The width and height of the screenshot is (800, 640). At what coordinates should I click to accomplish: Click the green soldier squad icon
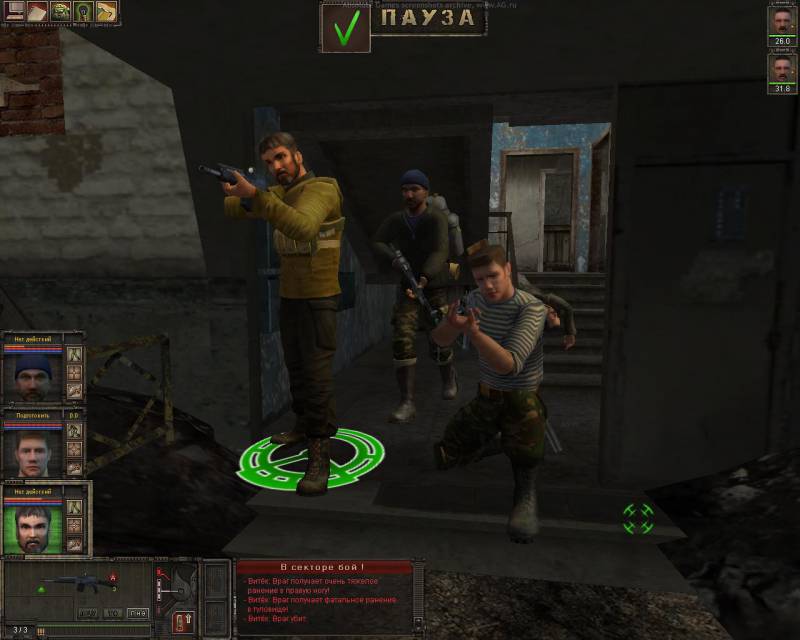coord(60,12)
